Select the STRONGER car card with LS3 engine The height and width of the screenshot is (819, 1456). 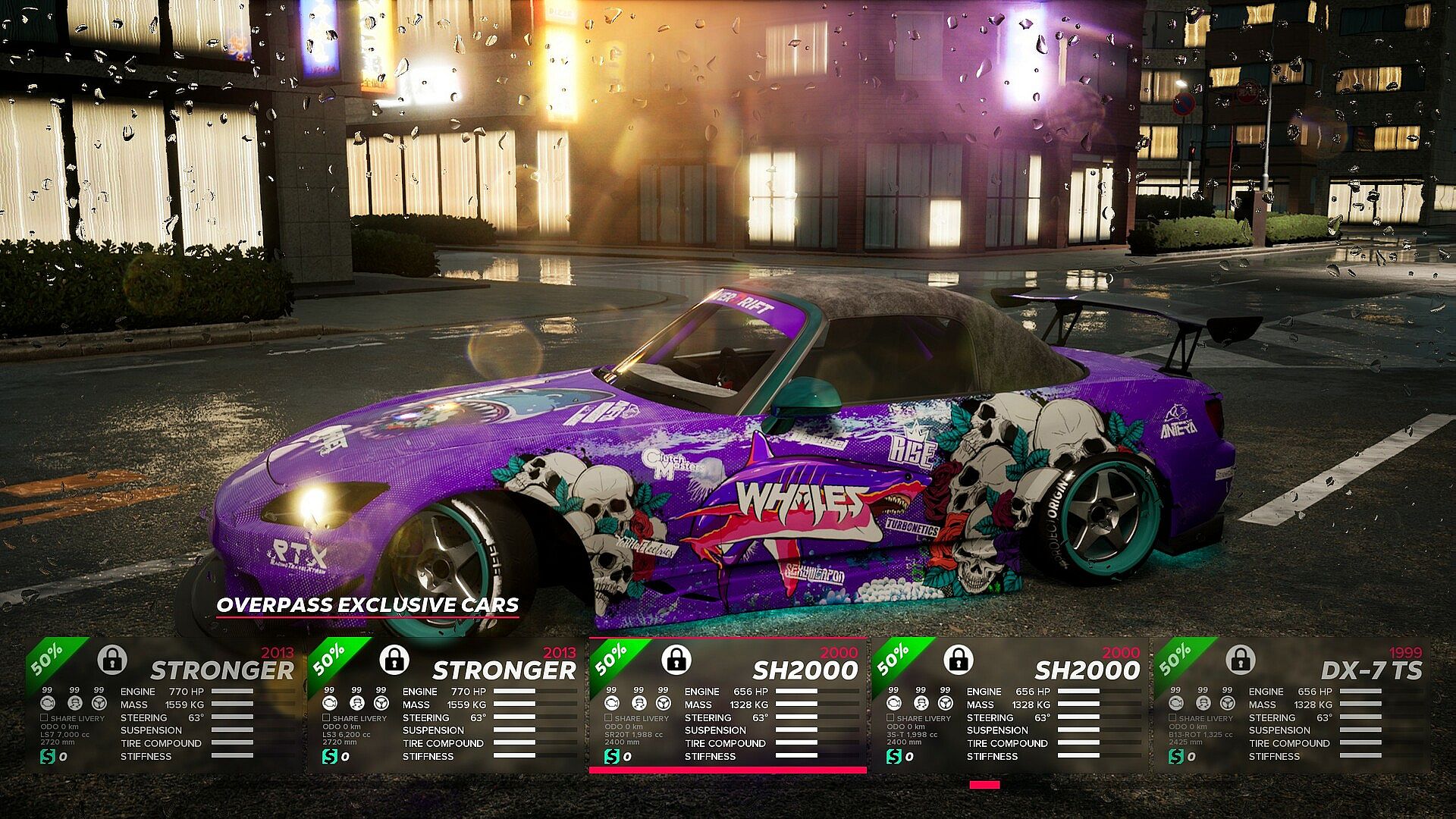[445, 705]
